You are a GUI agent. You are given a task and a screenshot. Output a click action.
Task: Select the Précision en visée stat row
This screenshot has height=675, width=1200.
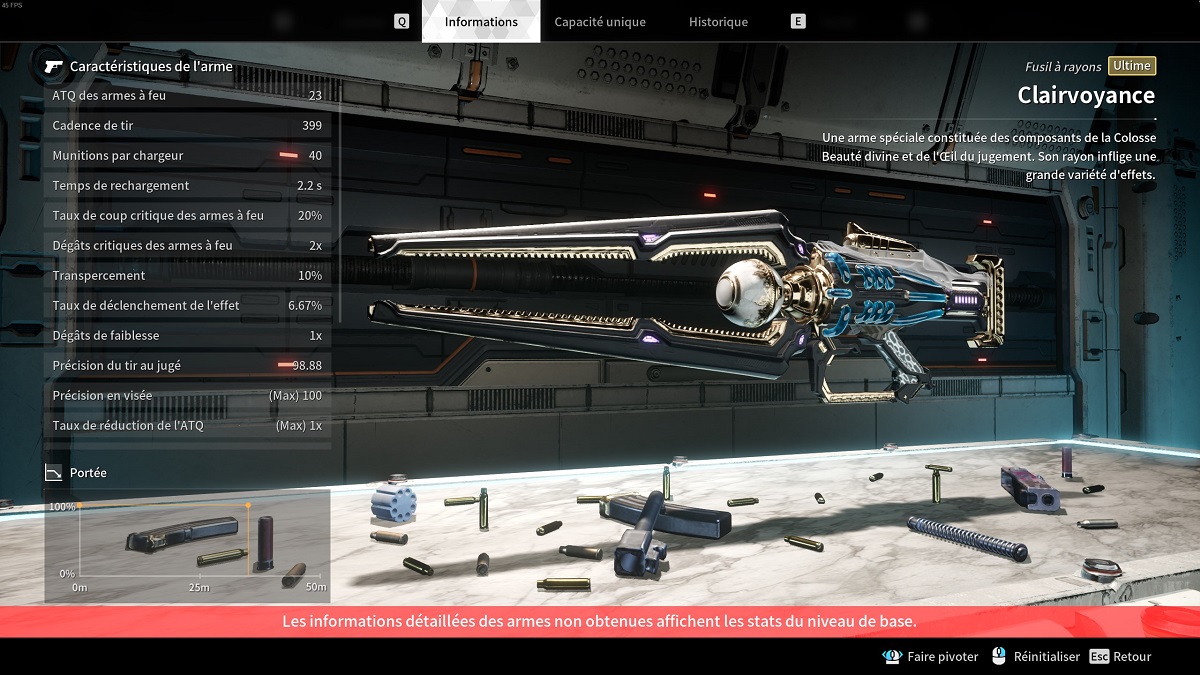[x=187, y=396]
